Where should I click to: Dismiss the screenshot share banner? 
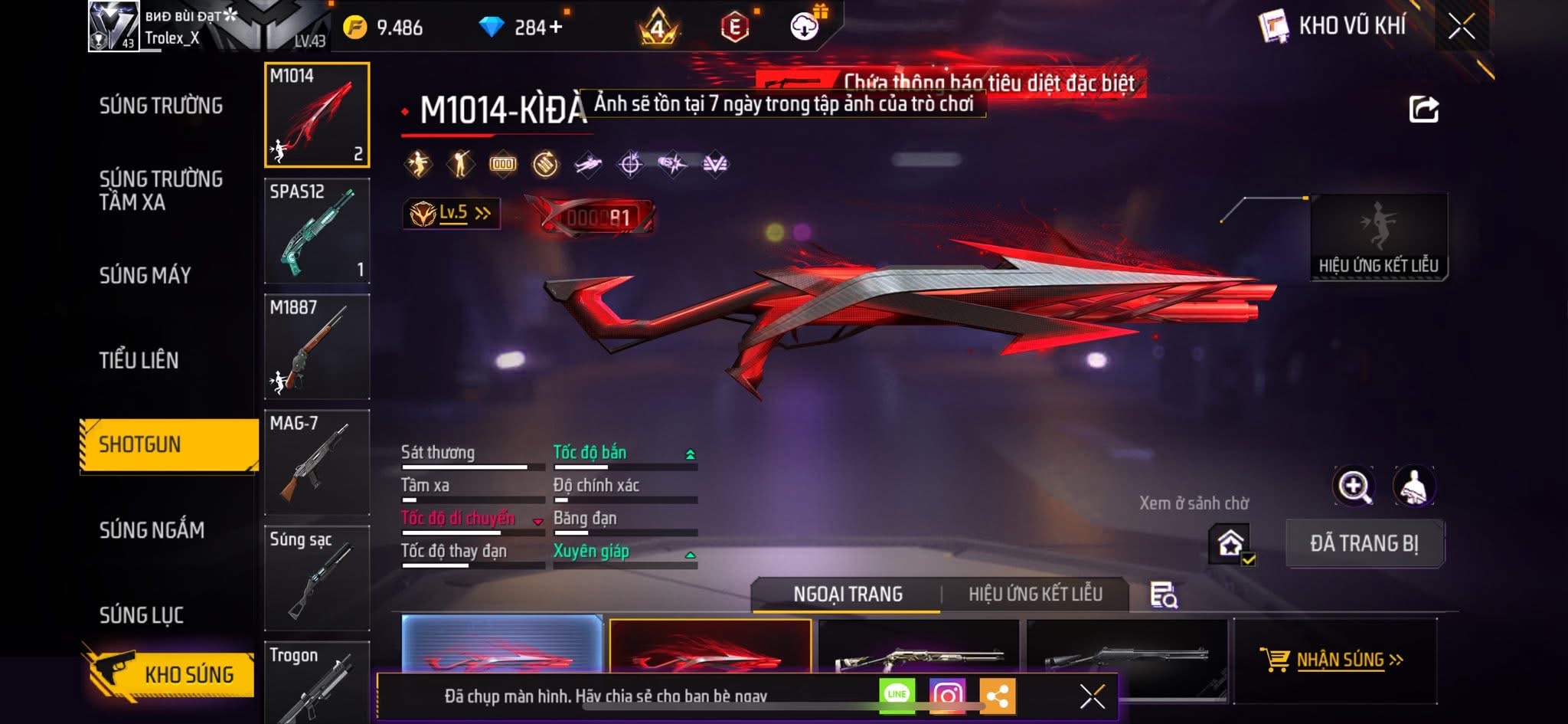pos(1092,696)
